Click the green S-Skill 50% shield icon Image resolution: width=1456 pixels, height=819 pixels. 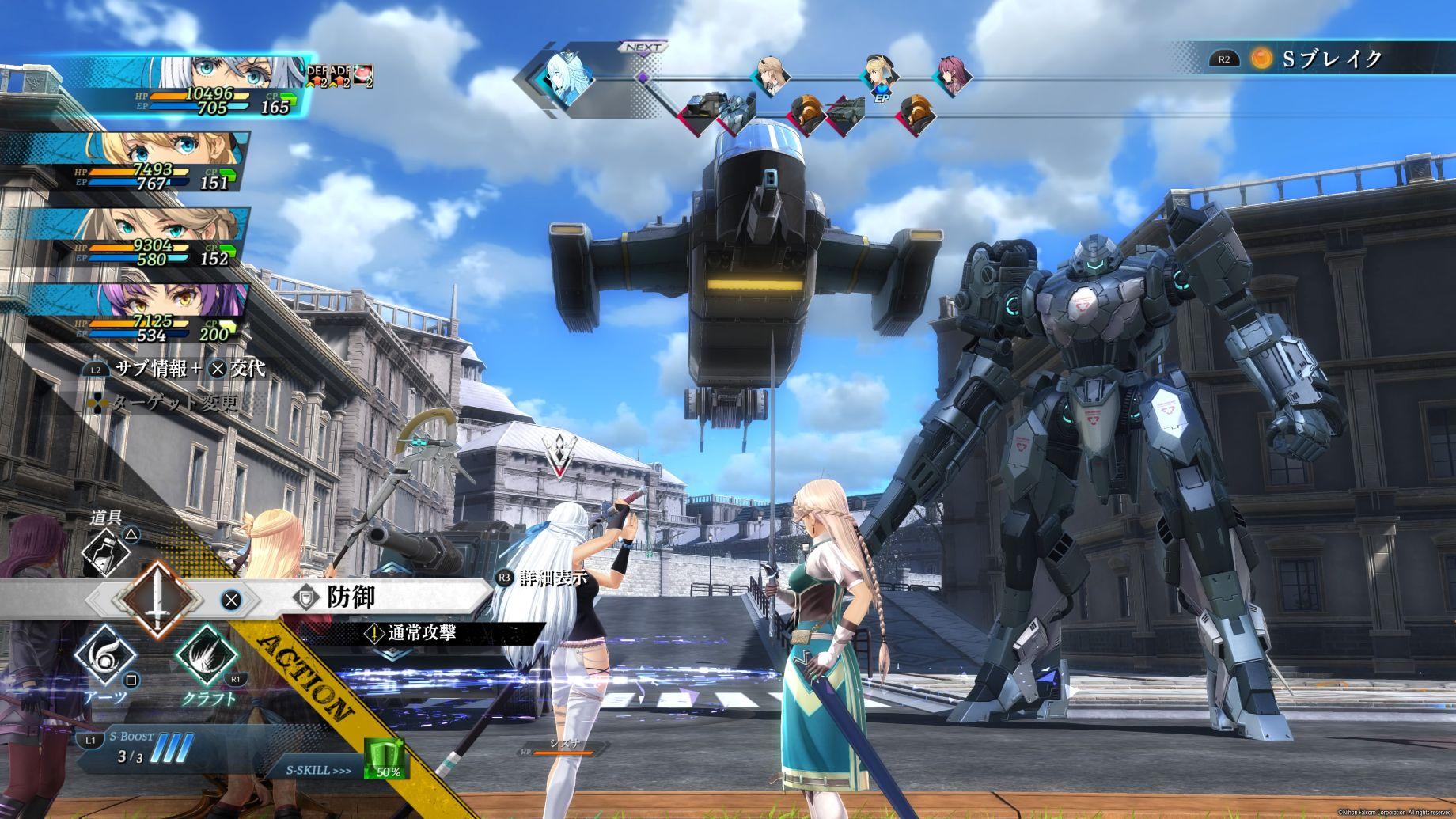click(x=385, y=759)
